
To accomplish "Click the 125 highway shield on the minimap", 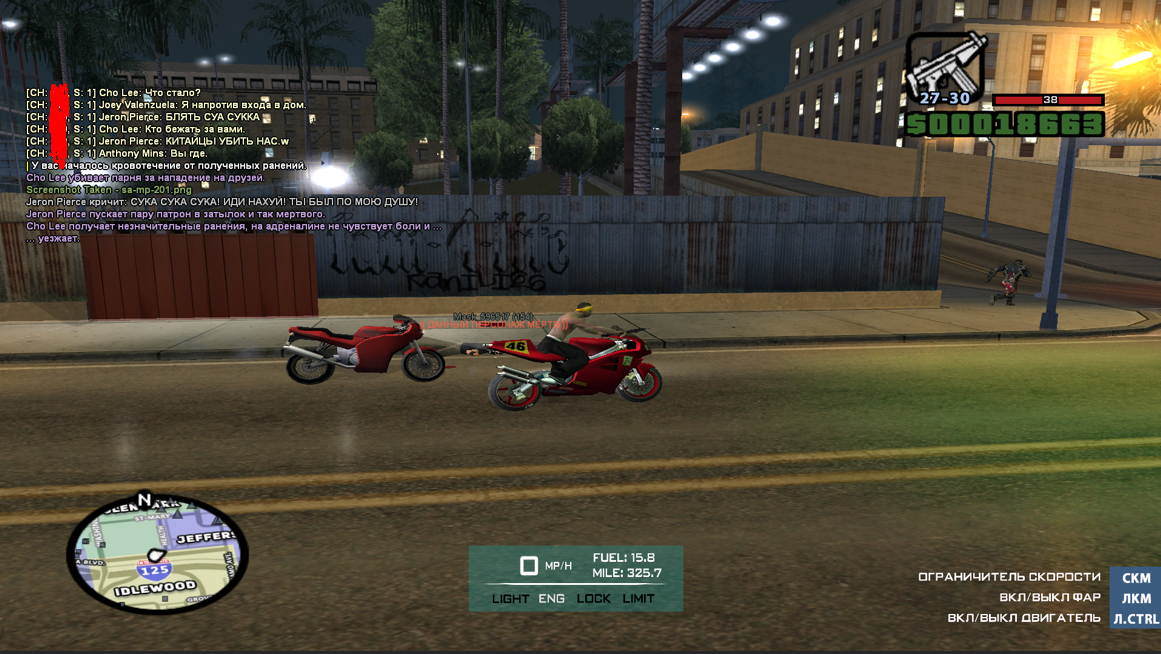I will tap(154, 570).
